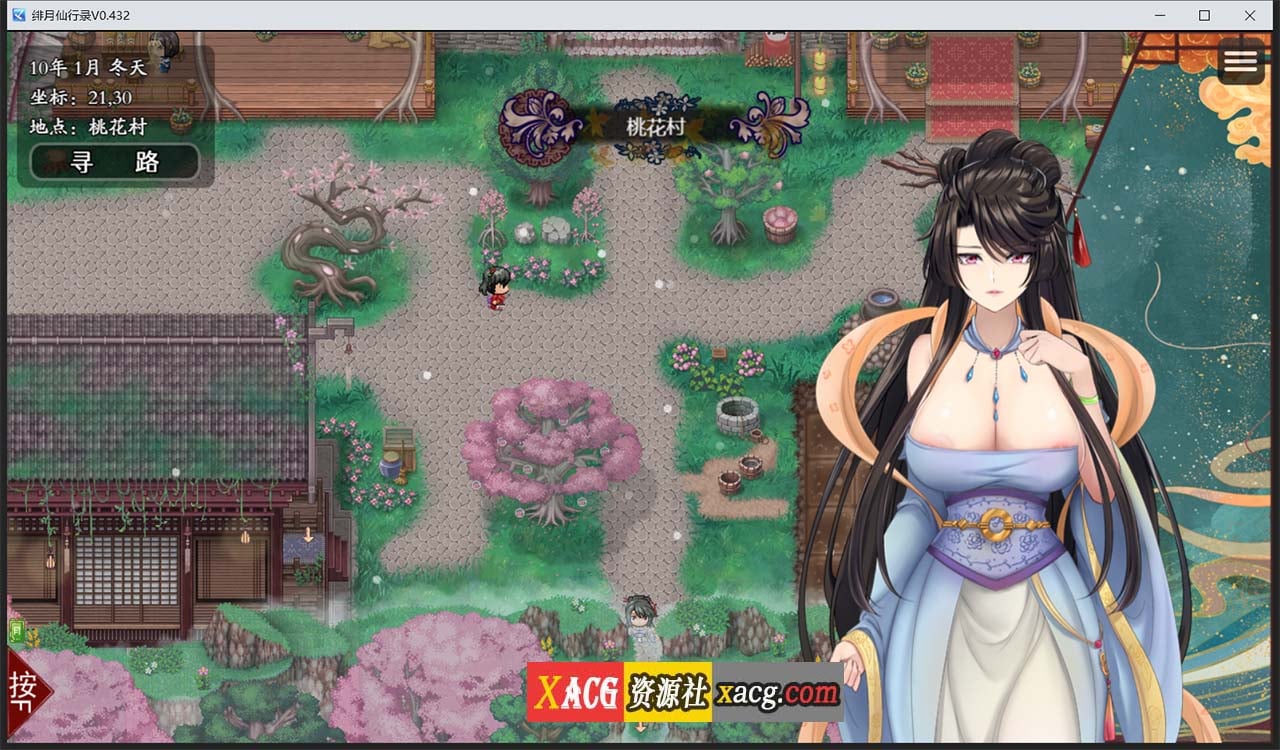Minimize the 绯月仙行录 game window
This screenshot has width=1280, height=750.
pos(1160,15)
